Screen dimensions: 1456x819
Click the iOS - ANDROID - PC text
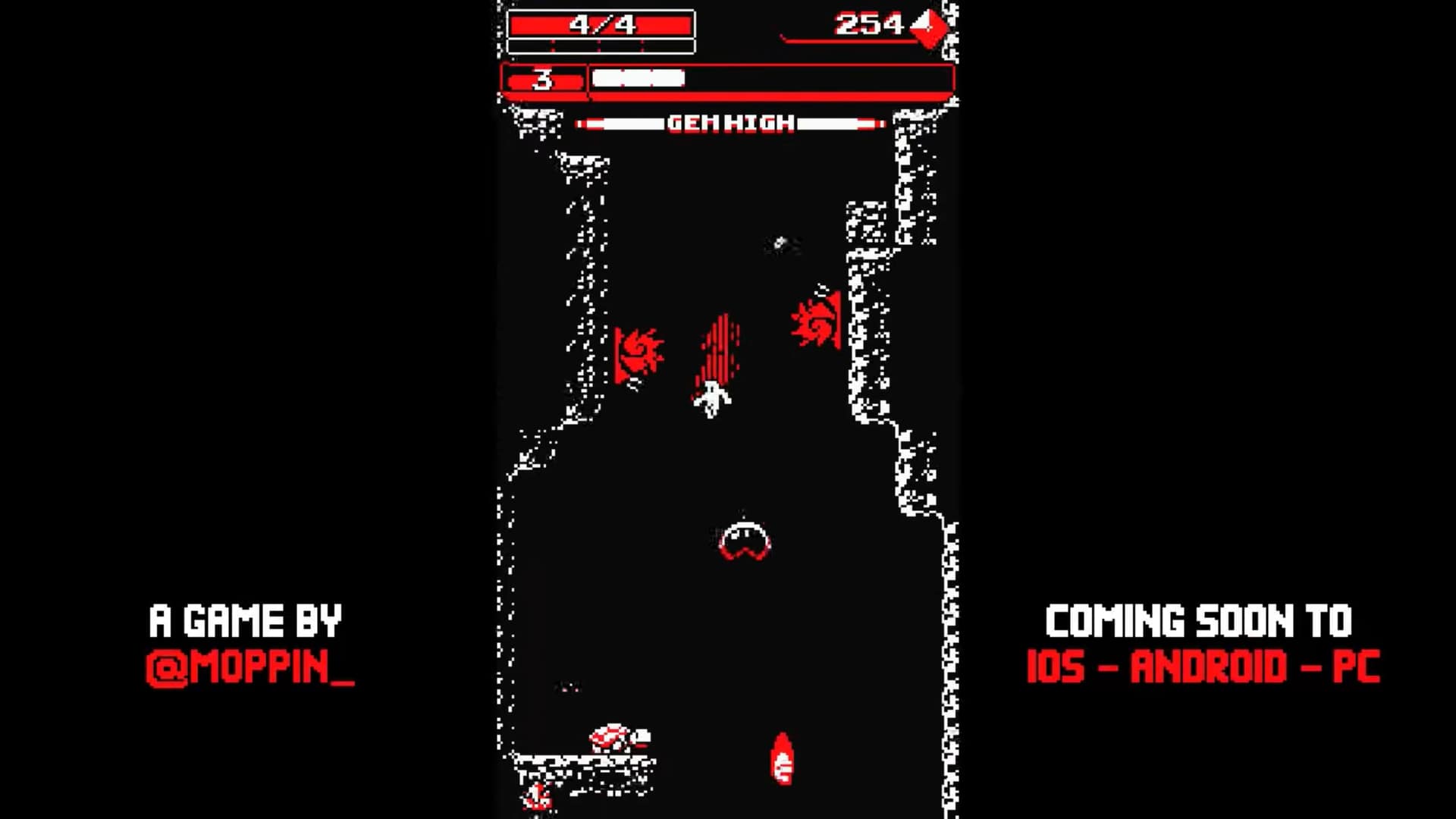pos(1205,669)
